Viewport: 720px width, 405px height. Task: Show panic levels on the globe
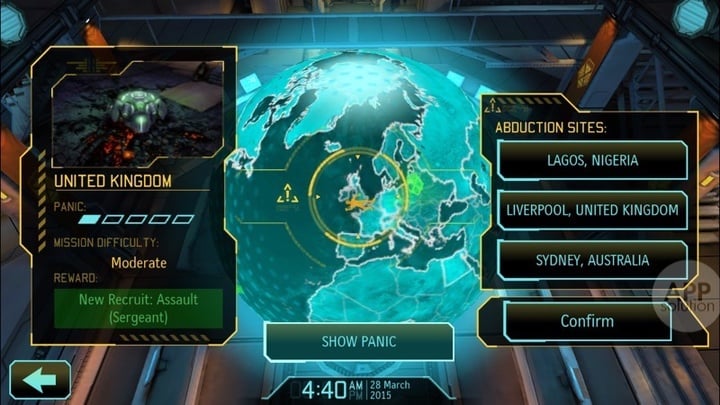[x=358, y=341]
